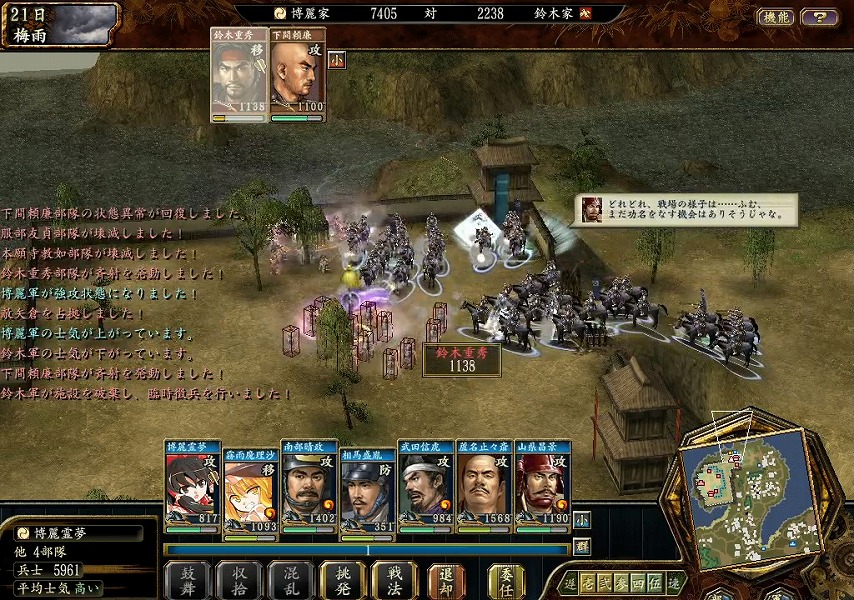Delegate control with the 委任 button
Image resolution: width=854 pixels, height=600 pixels.
pyautogui.click(x=507, y=579)
